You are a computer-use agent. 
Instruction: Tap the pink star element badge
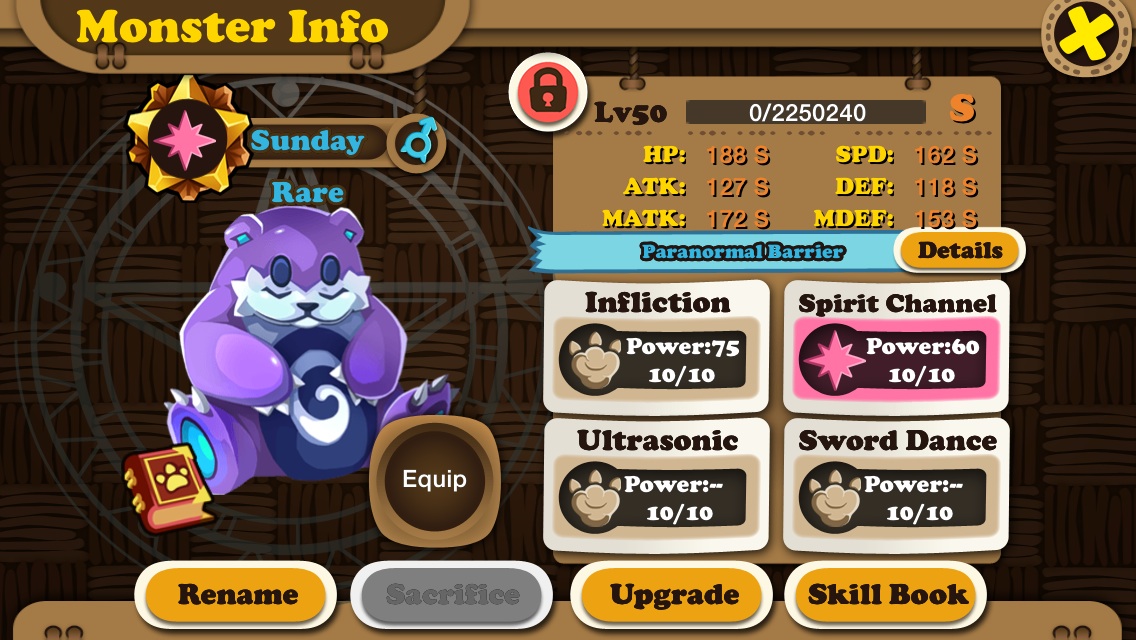pos(185,139)
